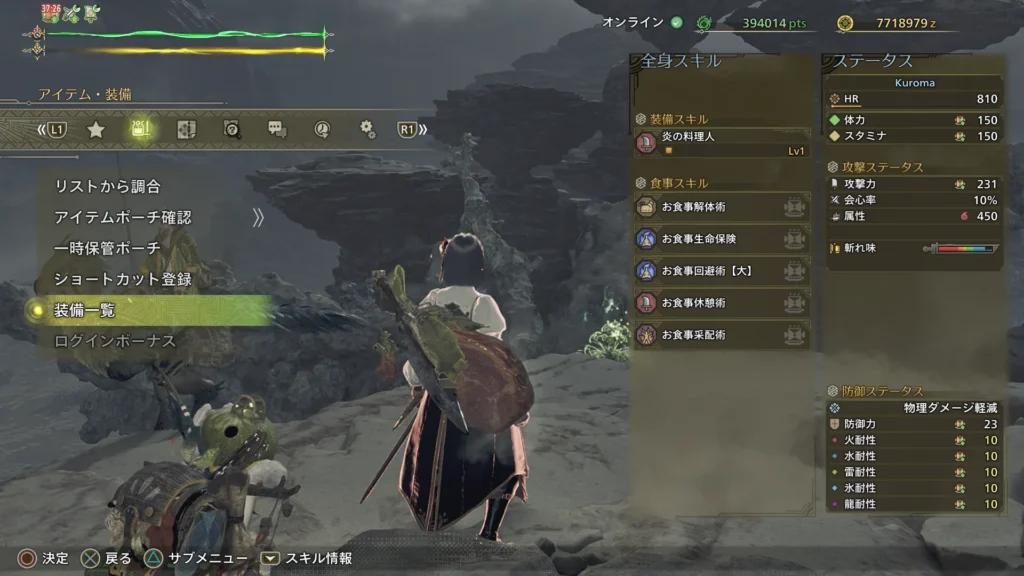1024x576 pixels.
Task: Select the お食事解体術 food skill row
Action: pos(722,207)
